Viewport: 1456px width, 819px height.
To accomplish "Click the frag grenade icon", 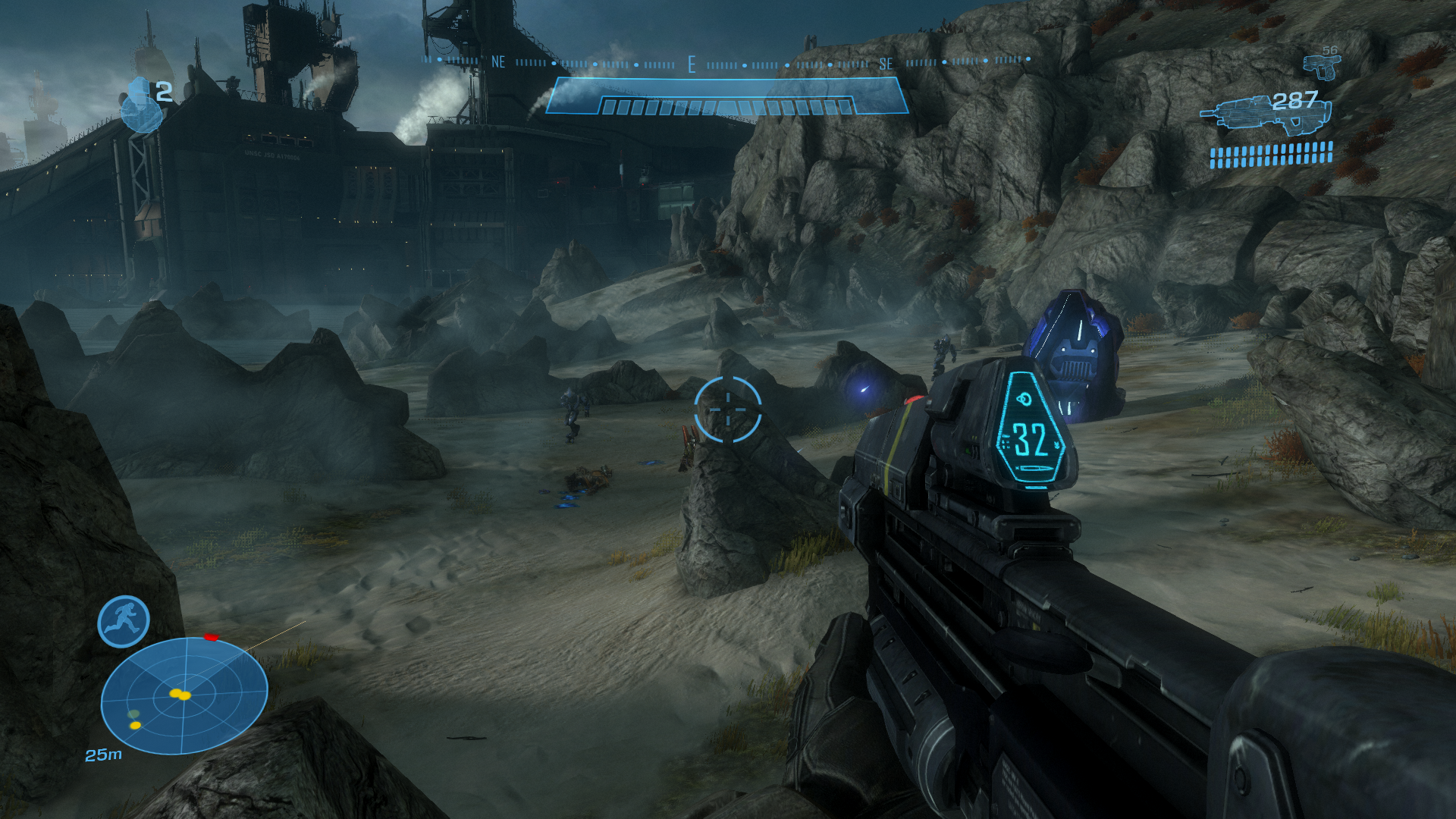I will [x=141, y=105].
